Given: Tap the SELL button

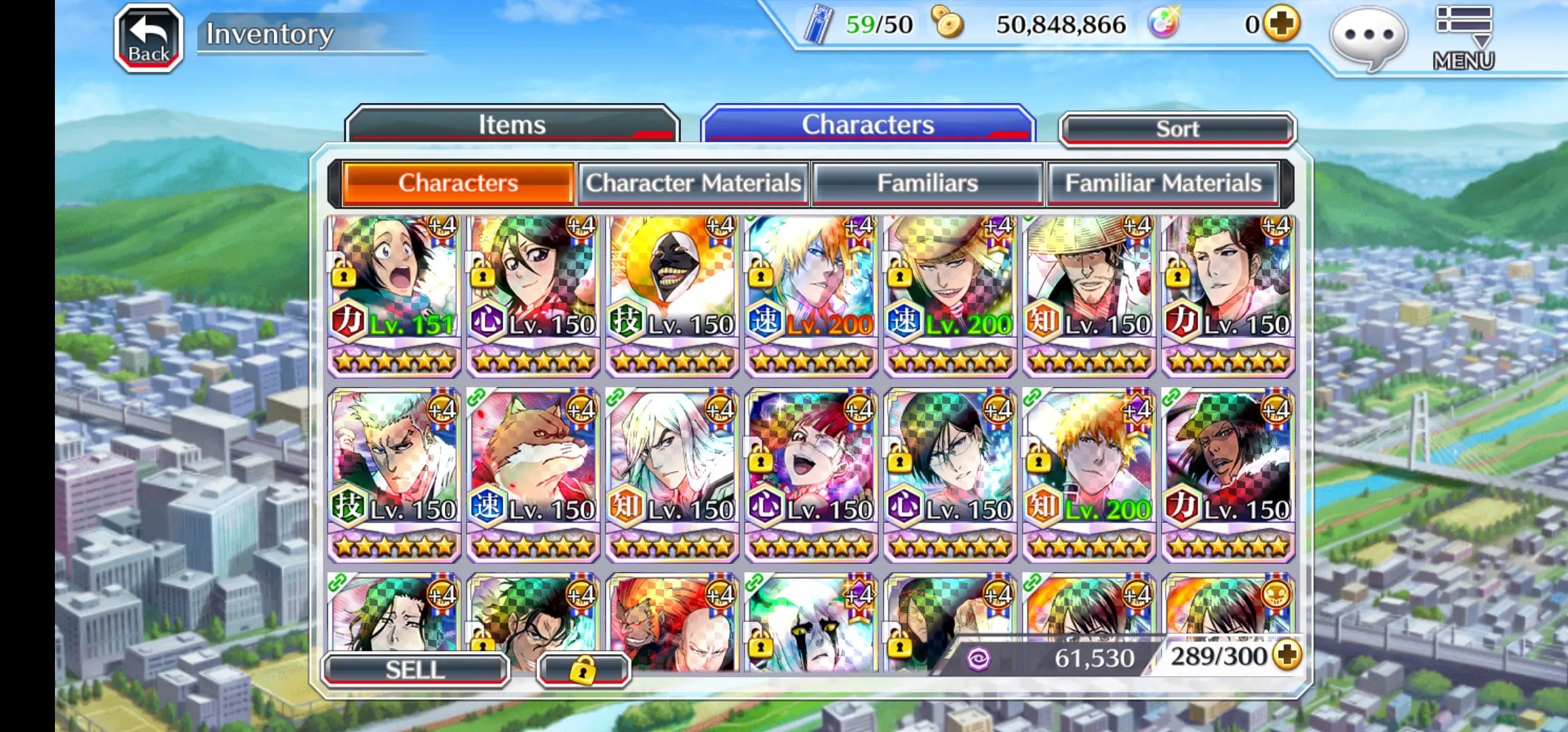Looking at the screenshot, I should pos(415,670).
